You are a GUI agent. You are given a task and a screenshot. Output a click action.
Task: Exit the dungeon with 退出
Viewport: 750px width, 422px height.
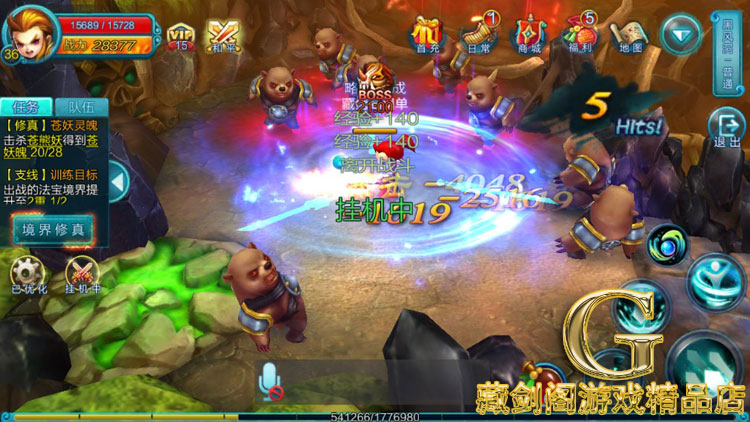[727, 129]
